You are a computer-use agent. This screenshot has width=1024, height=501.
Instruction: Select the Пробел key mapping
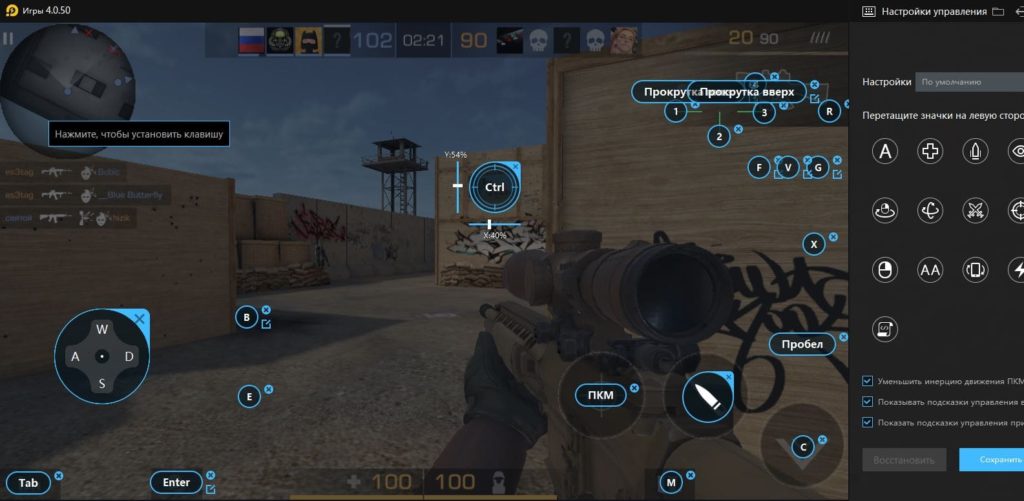tap(802, 344)
